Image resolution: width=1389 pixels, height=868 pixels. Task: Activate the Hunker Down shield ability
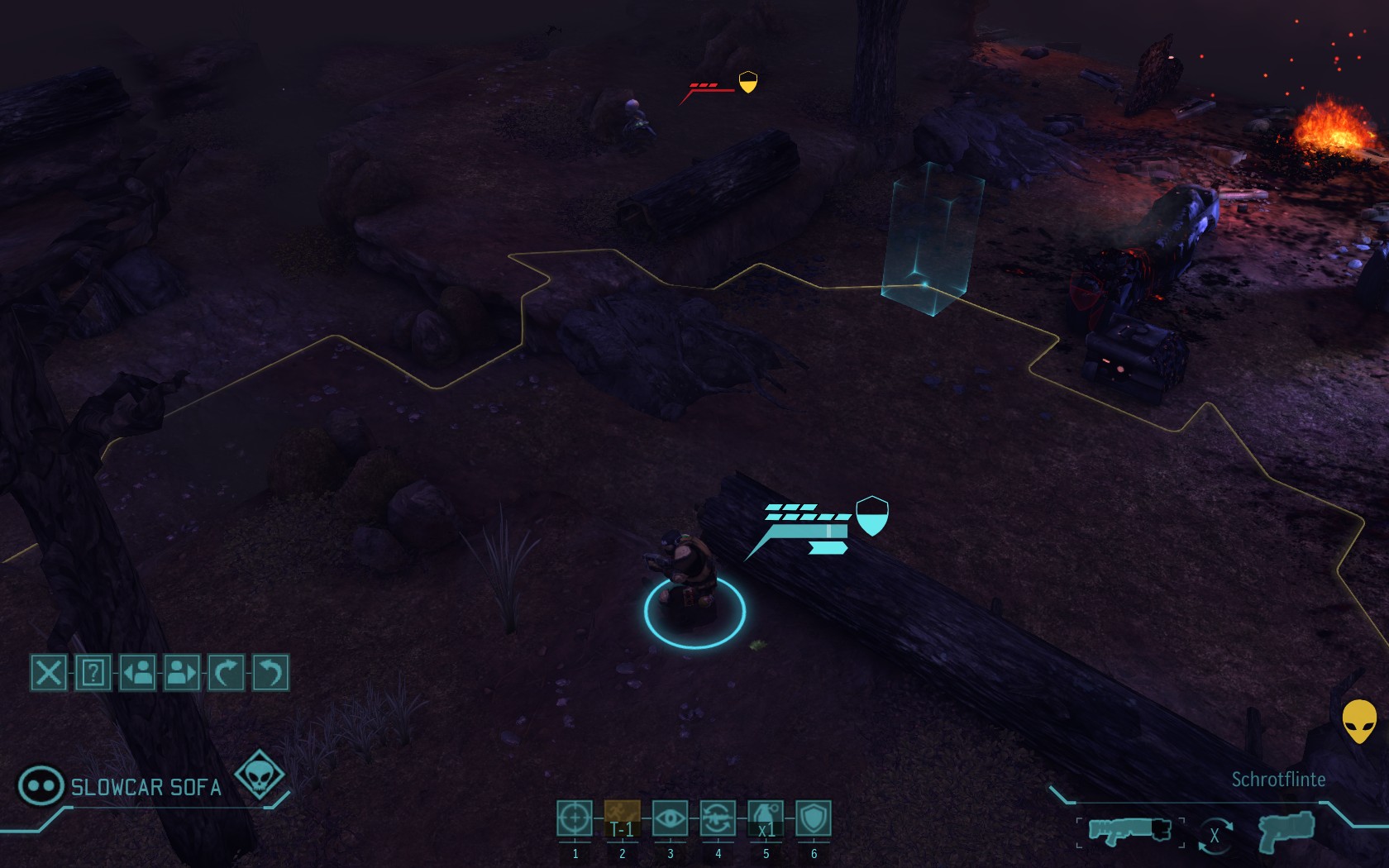pos(814,818)
